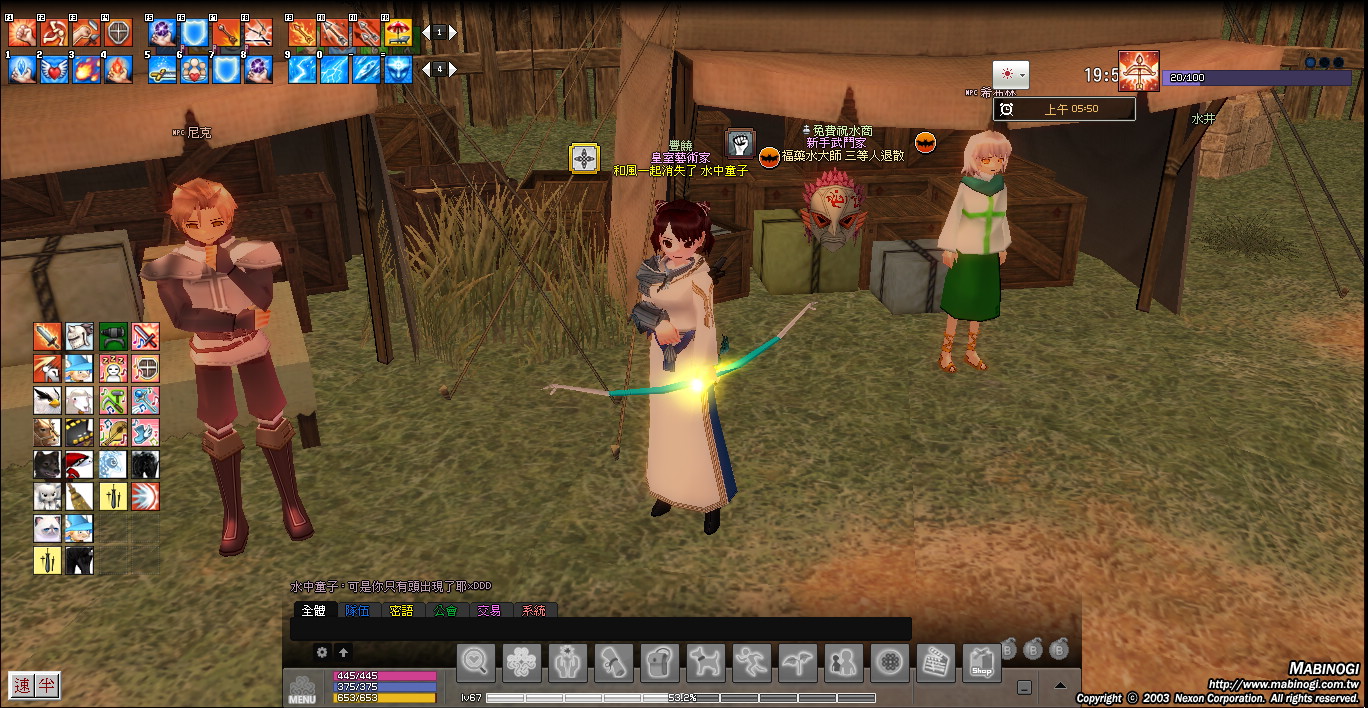Click the magnifier heart character info icon
Viewport: 1368px width, 708px height.
[x=476, y=663]
